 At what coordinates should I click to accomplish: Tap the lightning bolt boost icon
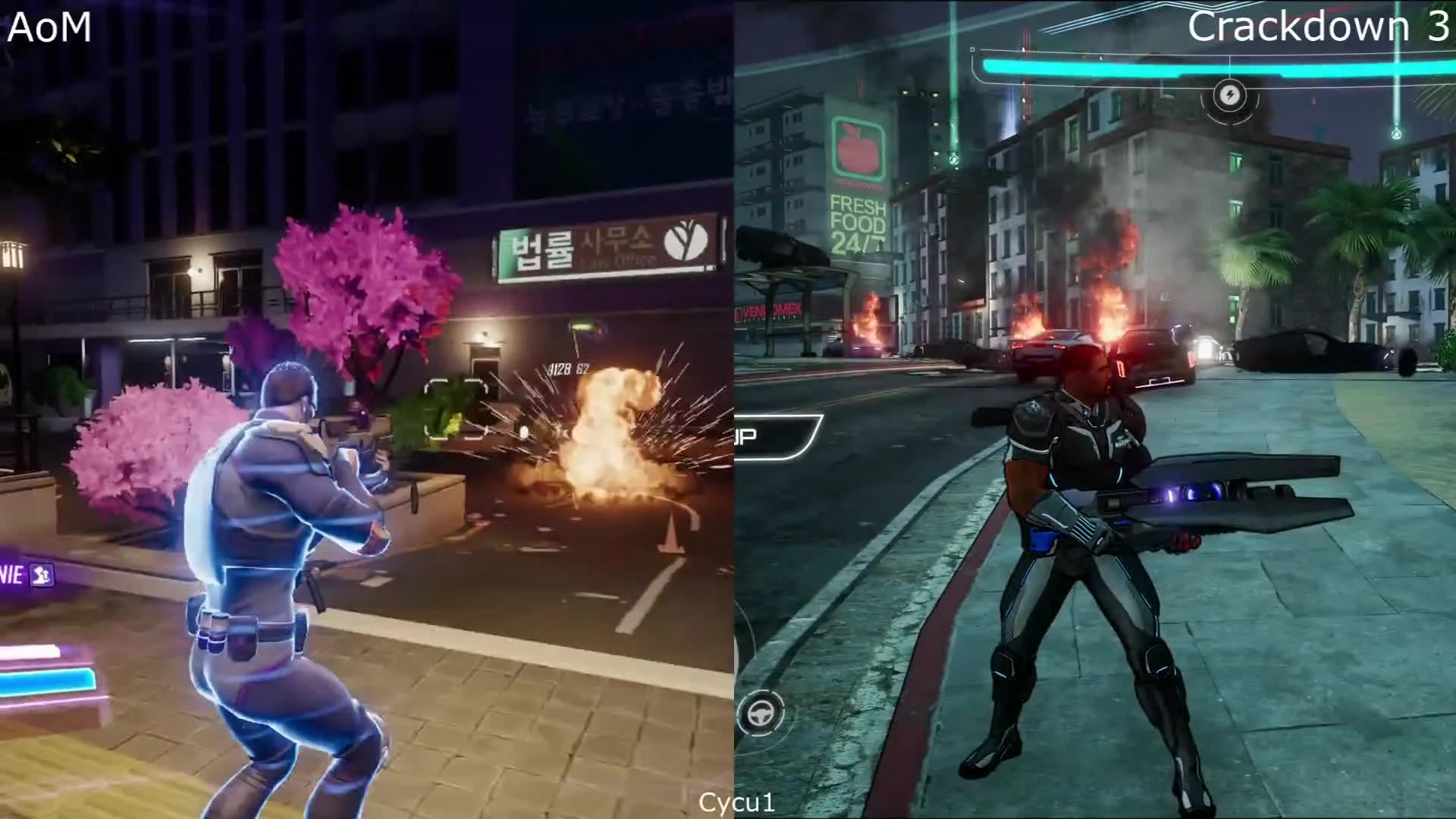pyautogui.click(x=1228, y=97)
